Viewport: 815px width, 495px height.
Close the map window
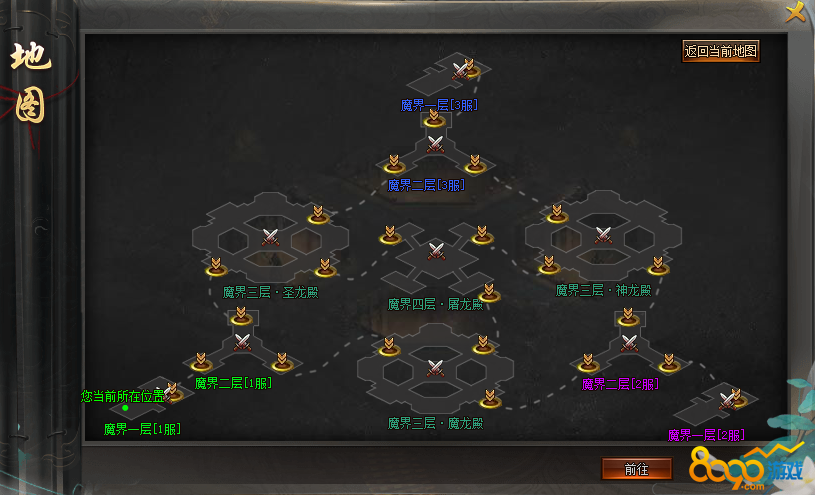coord(796,12)
